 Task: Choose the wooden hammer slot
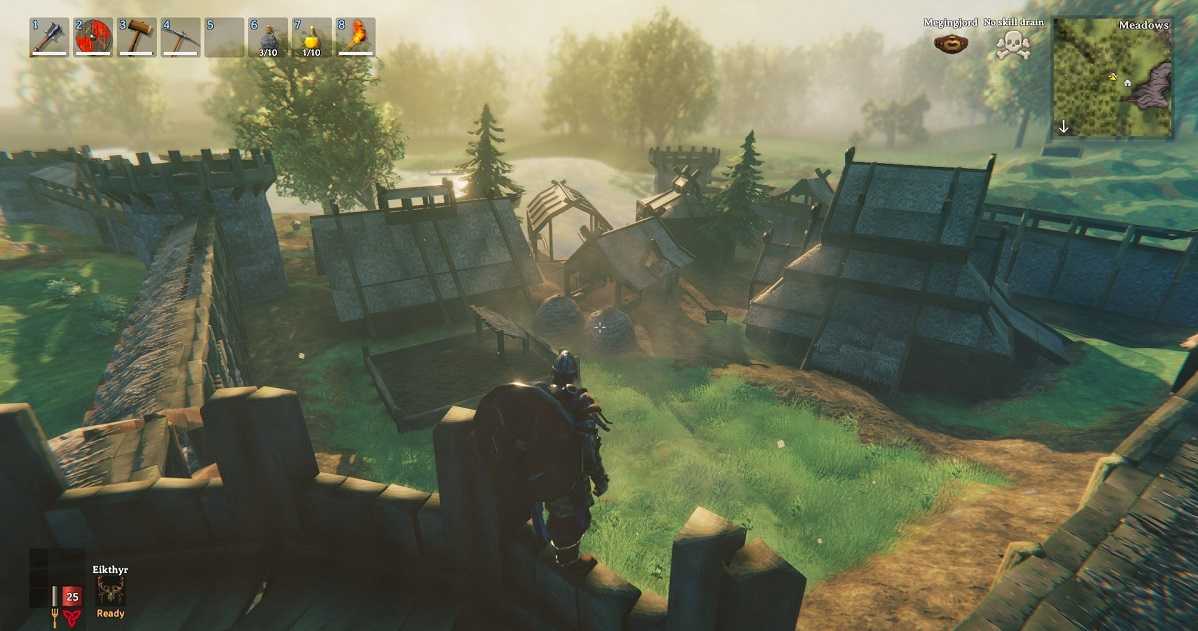tap(136, 37)
